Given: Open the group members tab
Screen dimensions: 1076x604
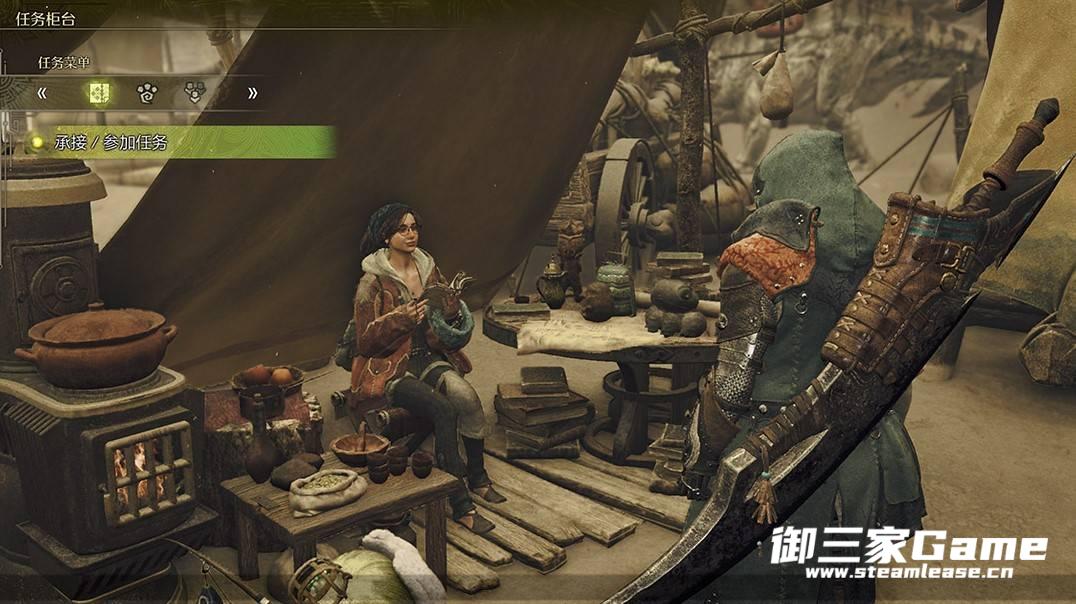Looking at the screenshot, I should tap(195, 93).
